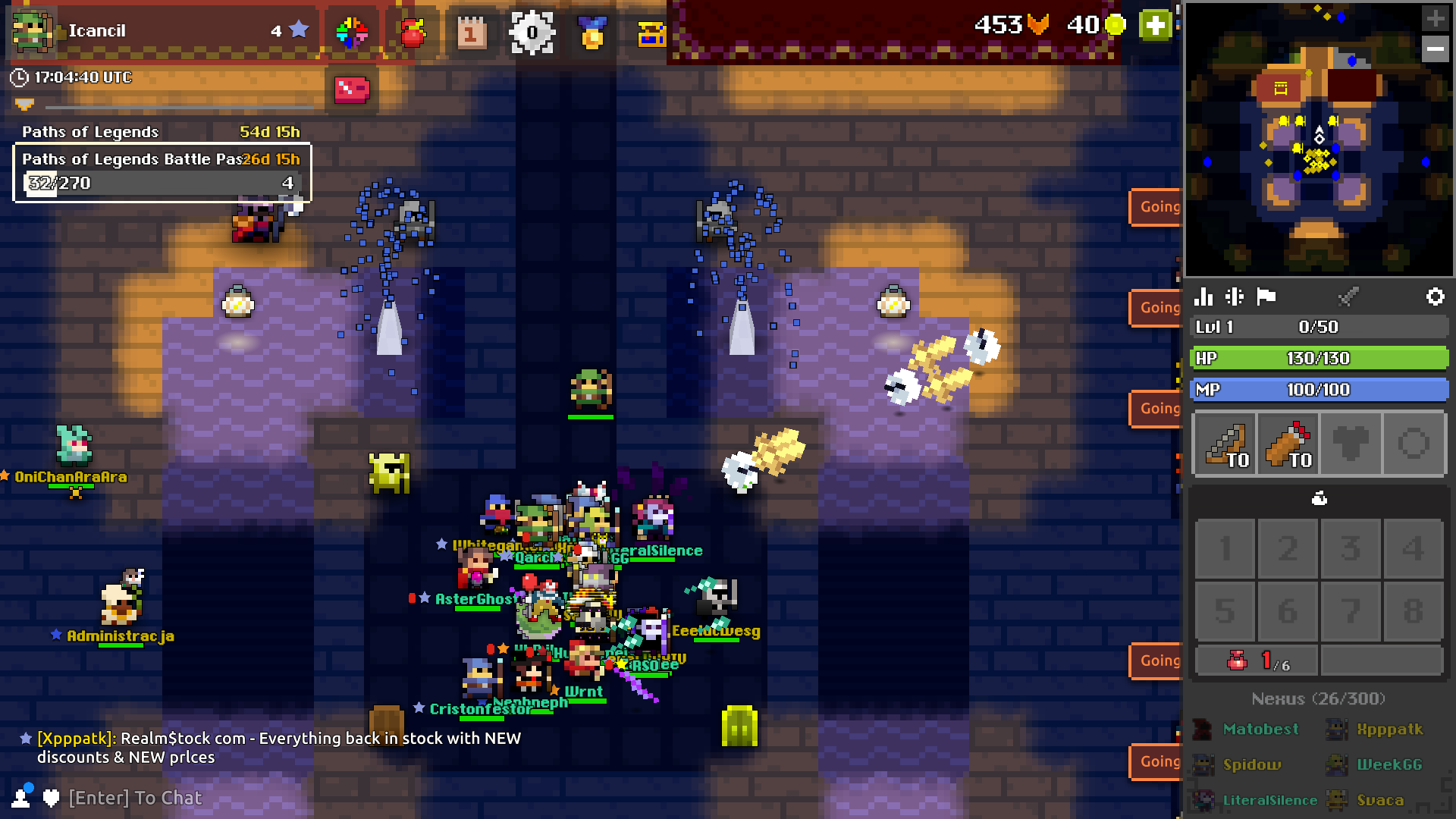This screenshot has width=1456, height=819.
Task: Toggle the heart icon next to the chat bar
Action: pyautogui.click(x=49, y=798)
